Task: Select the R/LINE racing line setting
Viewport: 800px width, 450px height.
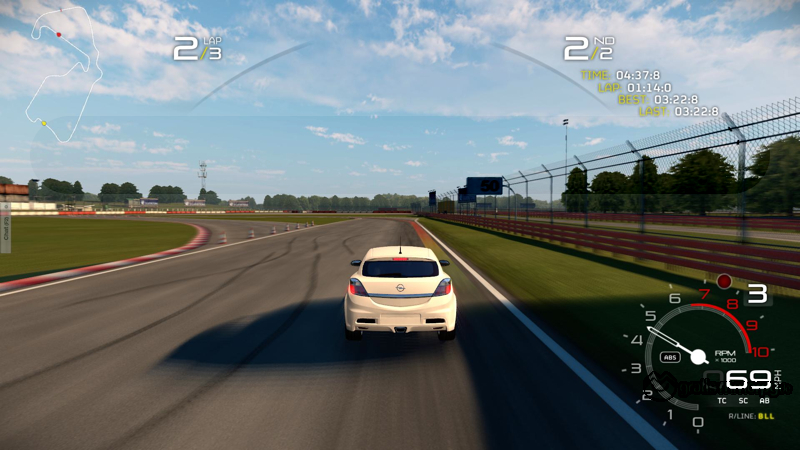Action: pyautogui.click(x=751, y=415)
